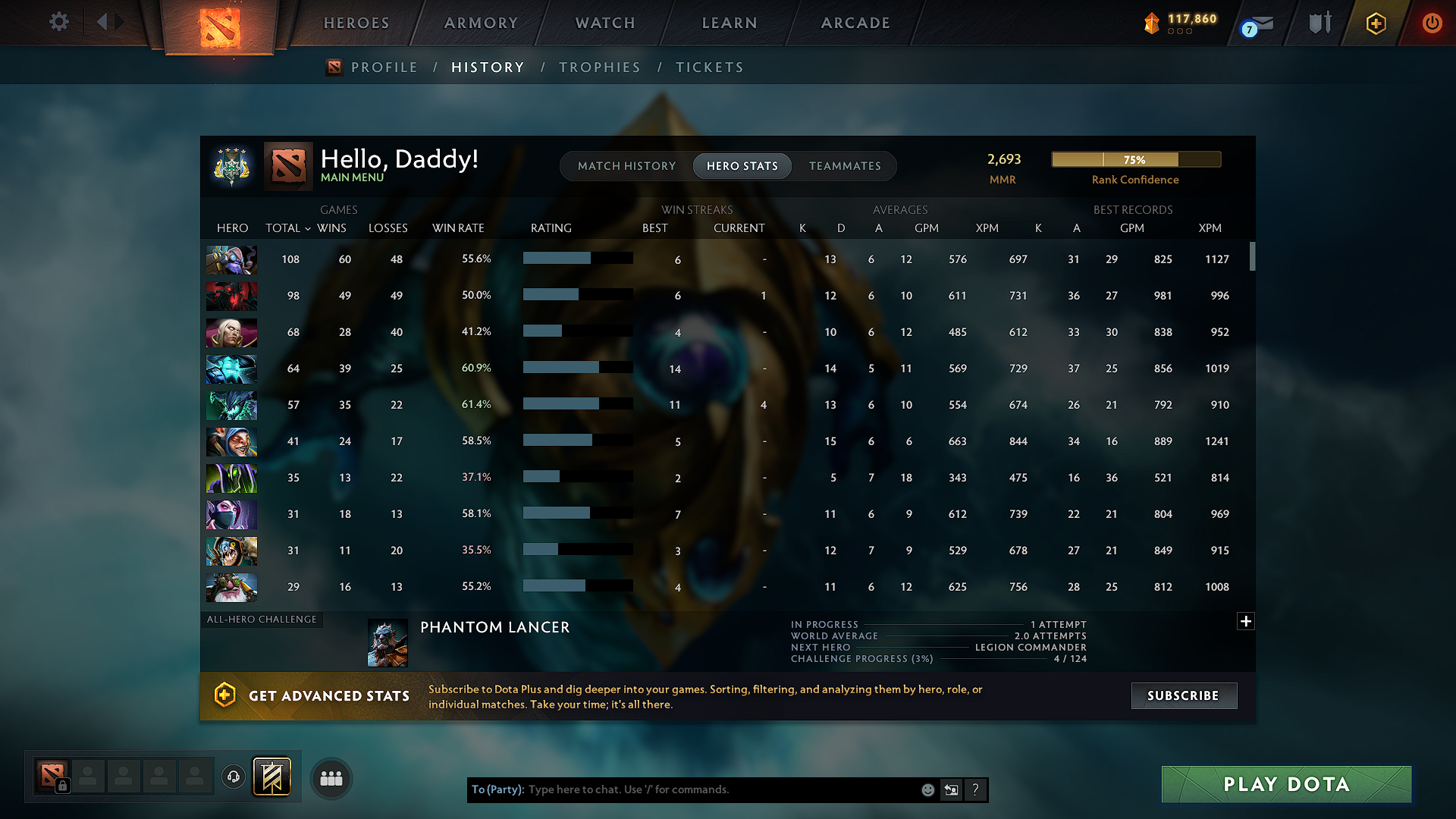Open the chat wheel icon beside chat box

tap(952, 789)
